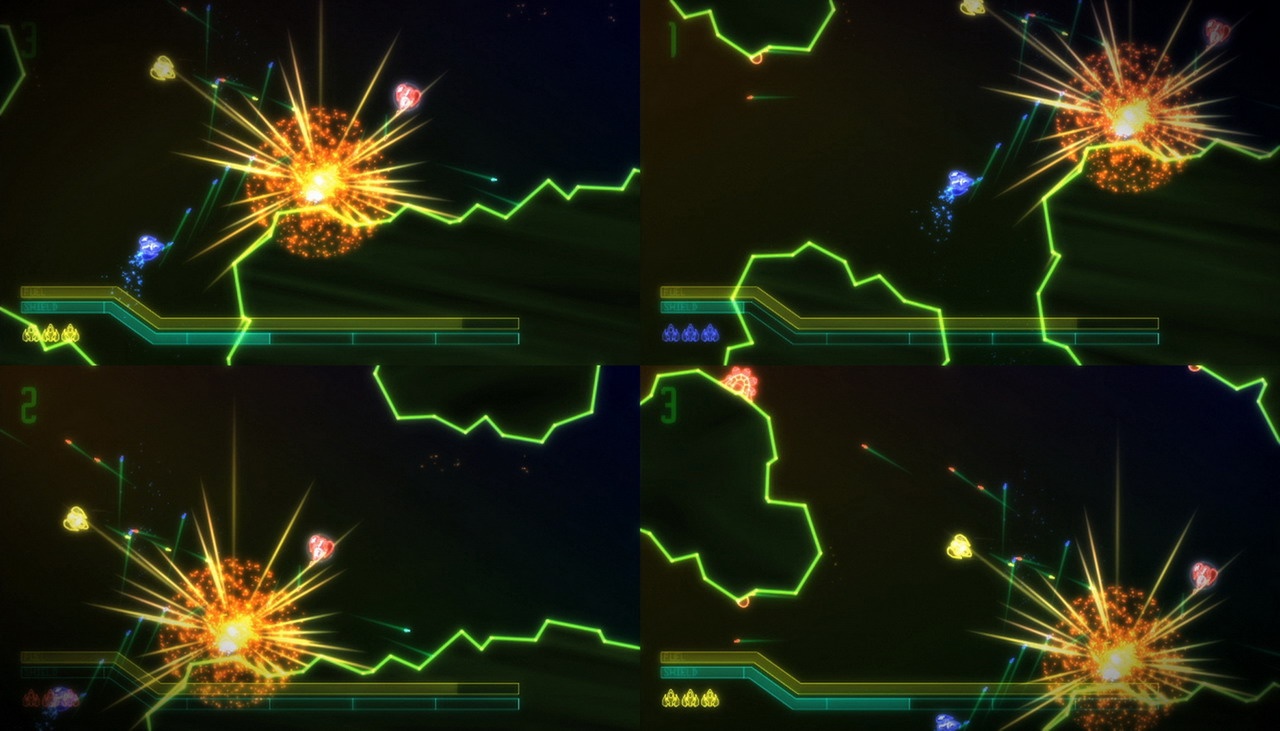1280x731 pixels.
Task: Select the yellow ship in the bottom-right quadrant
Action: pos(961,547)
